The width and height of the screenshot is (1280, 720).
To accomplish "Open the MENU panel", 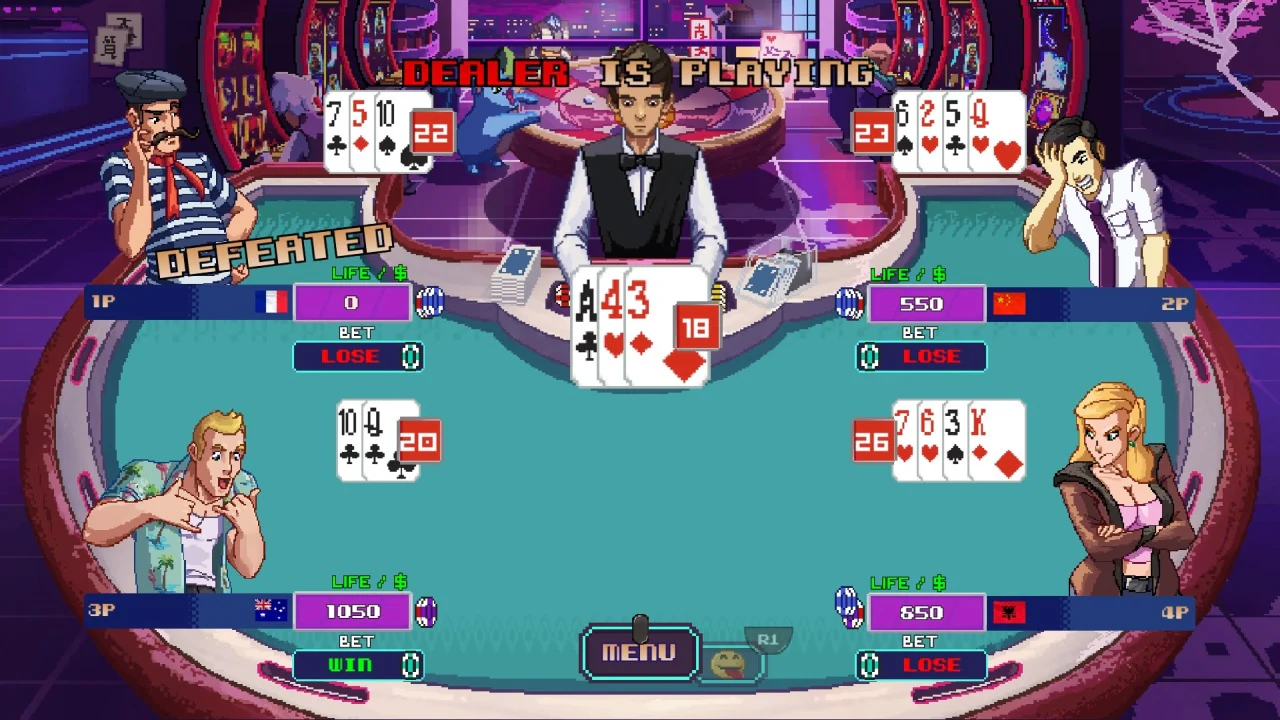I will click(639, 653).
